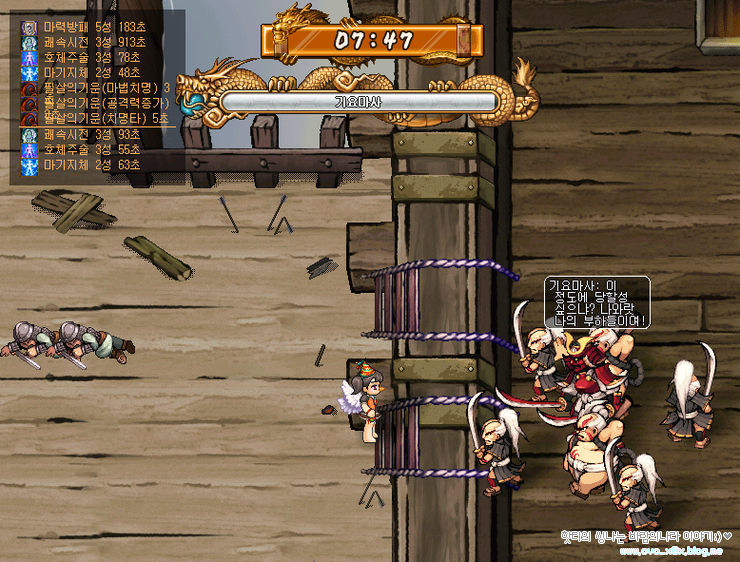The width and height of the screenshot is (740, 562).
Task: Click the 필살의기운(공격력증가) buff icon
Action: pos(29,103)
